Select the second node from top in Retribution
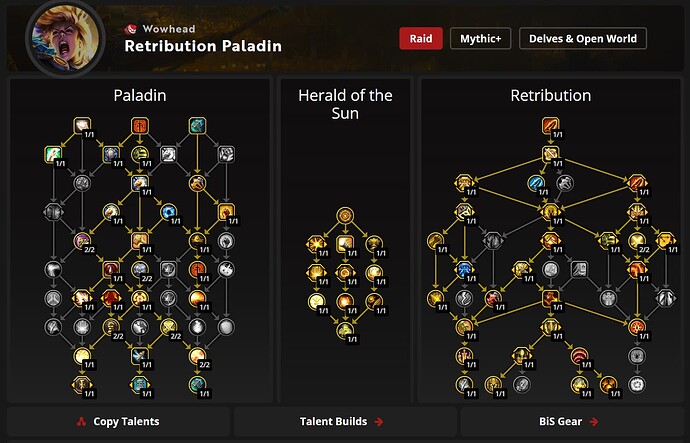 point(551,154)
